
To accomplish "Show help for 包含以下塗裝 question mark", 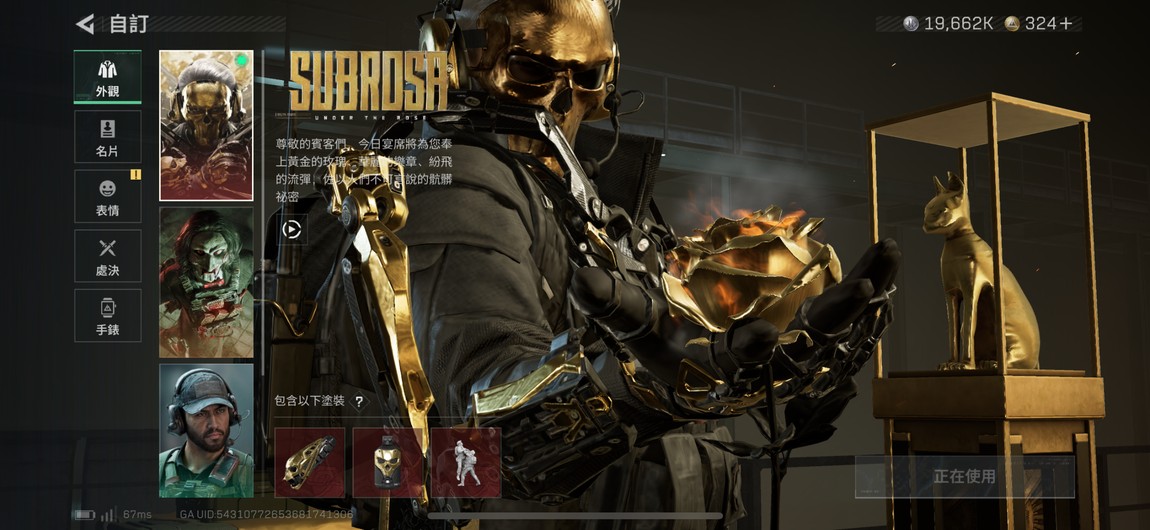I will 359,401.
